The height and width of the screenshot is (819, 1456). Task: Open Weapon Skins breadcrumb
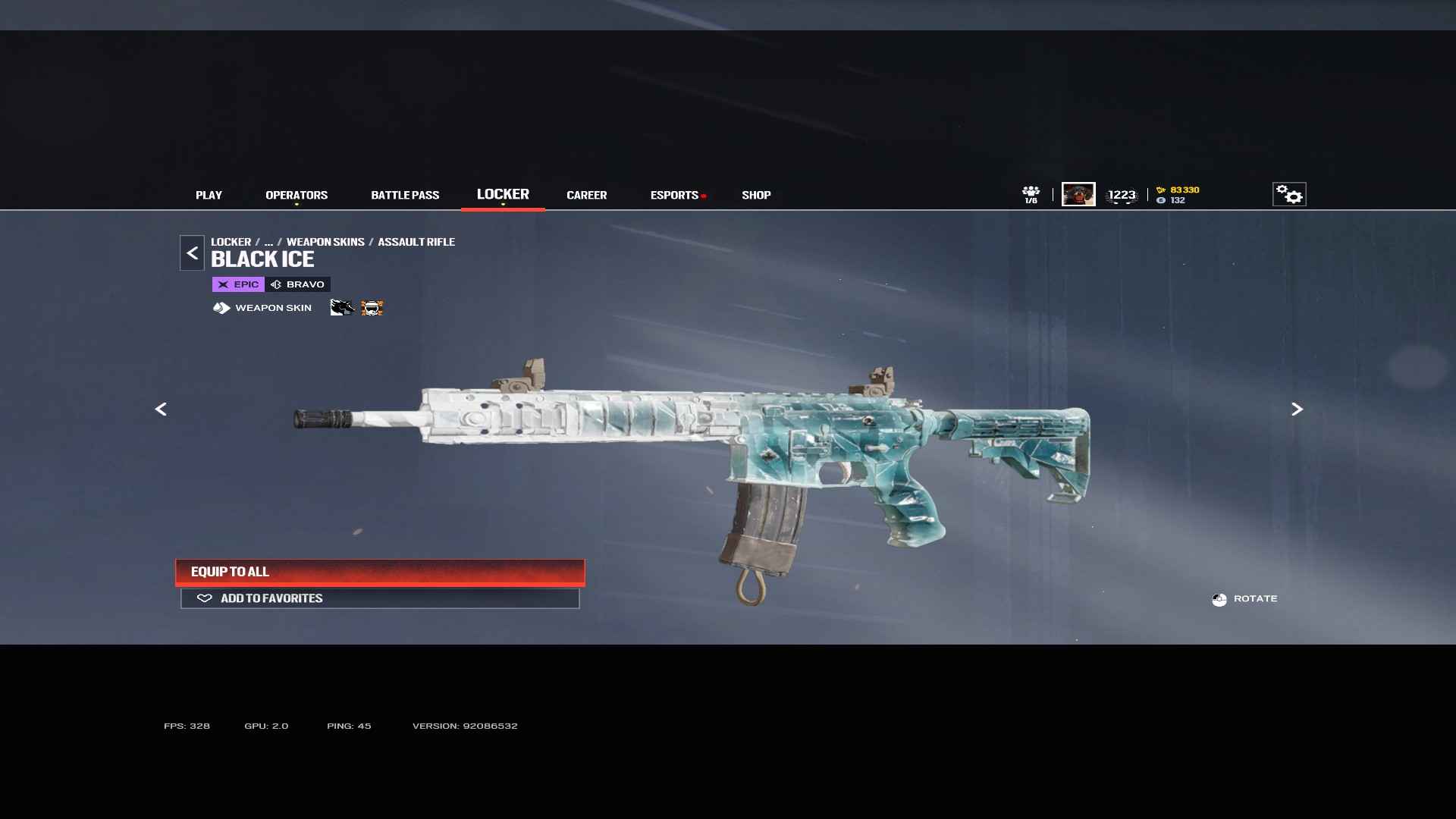pyautogui.click(x=325, y=242)
